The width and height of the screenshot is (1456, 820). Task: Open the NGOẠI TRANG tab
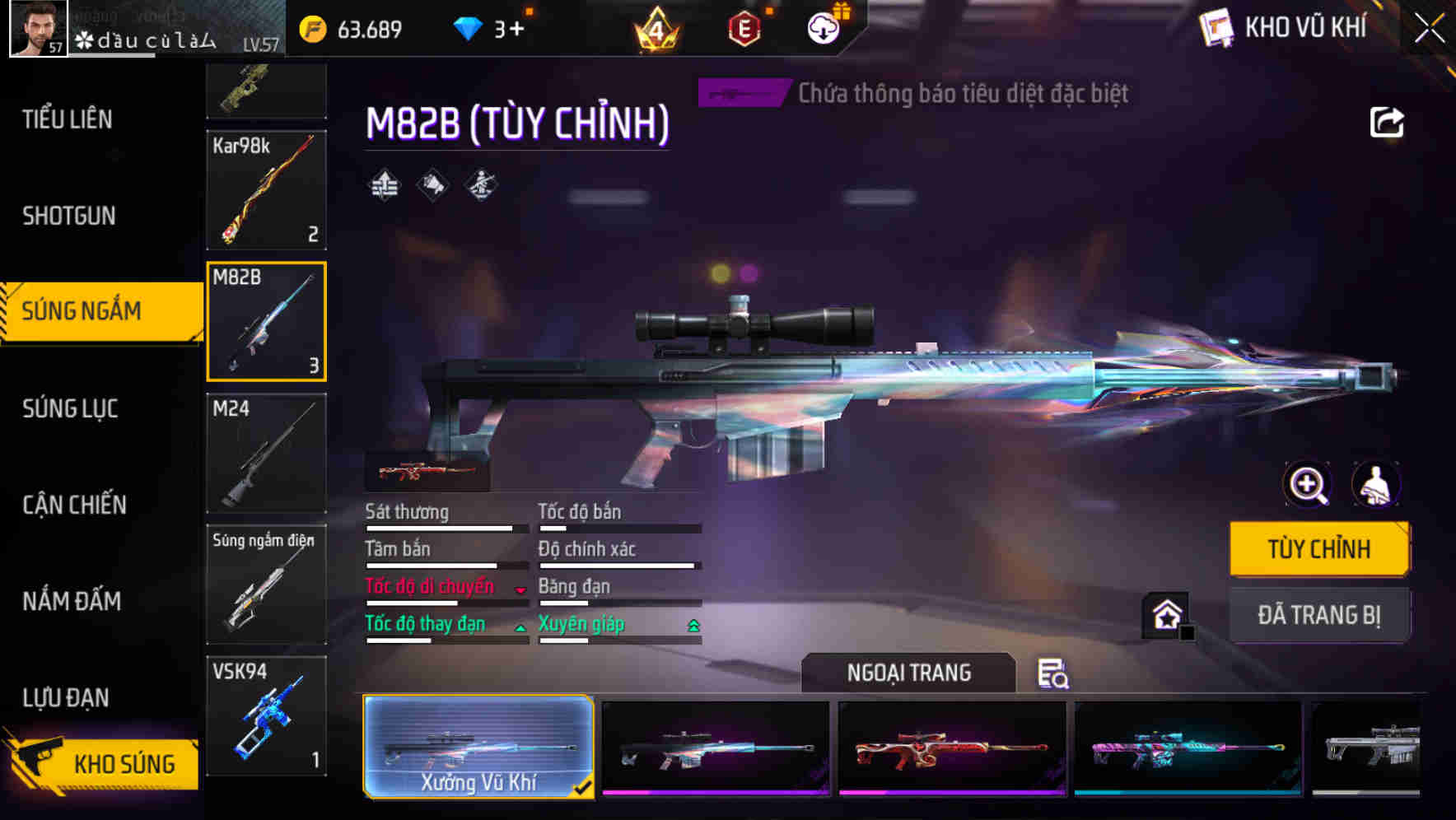tap(908, 672)
